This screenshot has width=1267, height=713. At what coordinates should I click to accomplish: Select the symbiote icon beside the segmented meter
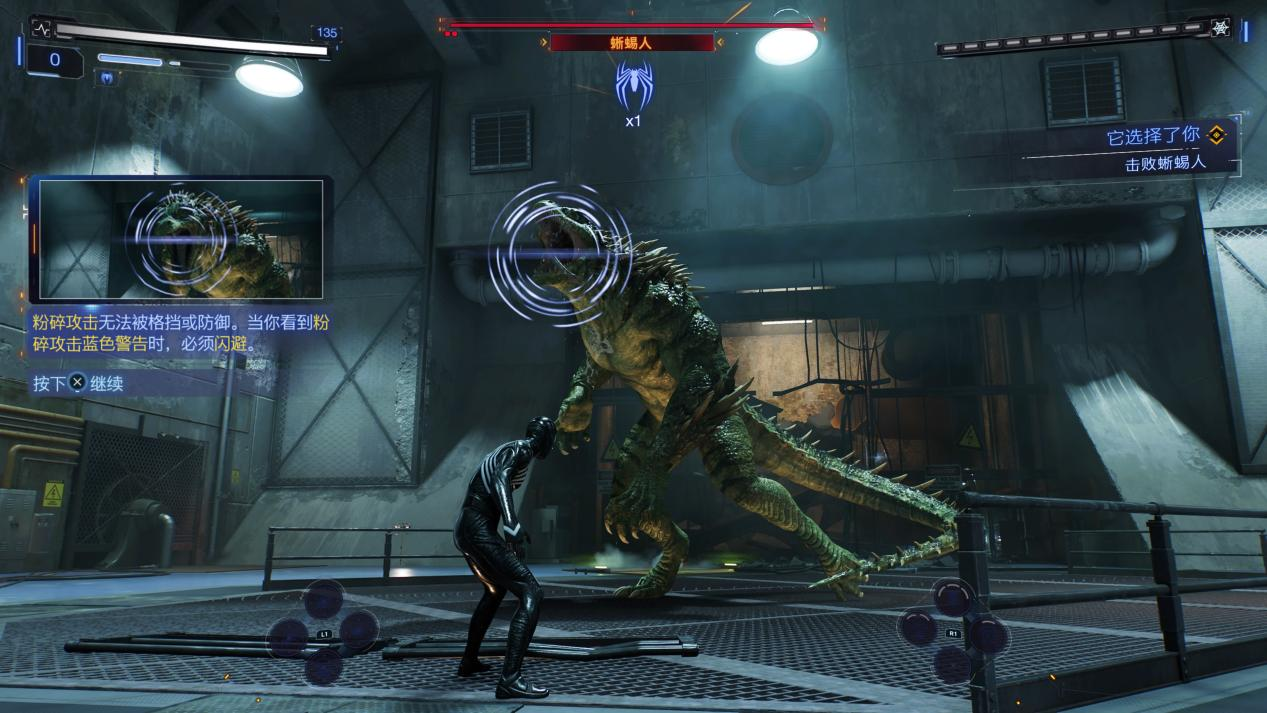(x=1220, y=28)
